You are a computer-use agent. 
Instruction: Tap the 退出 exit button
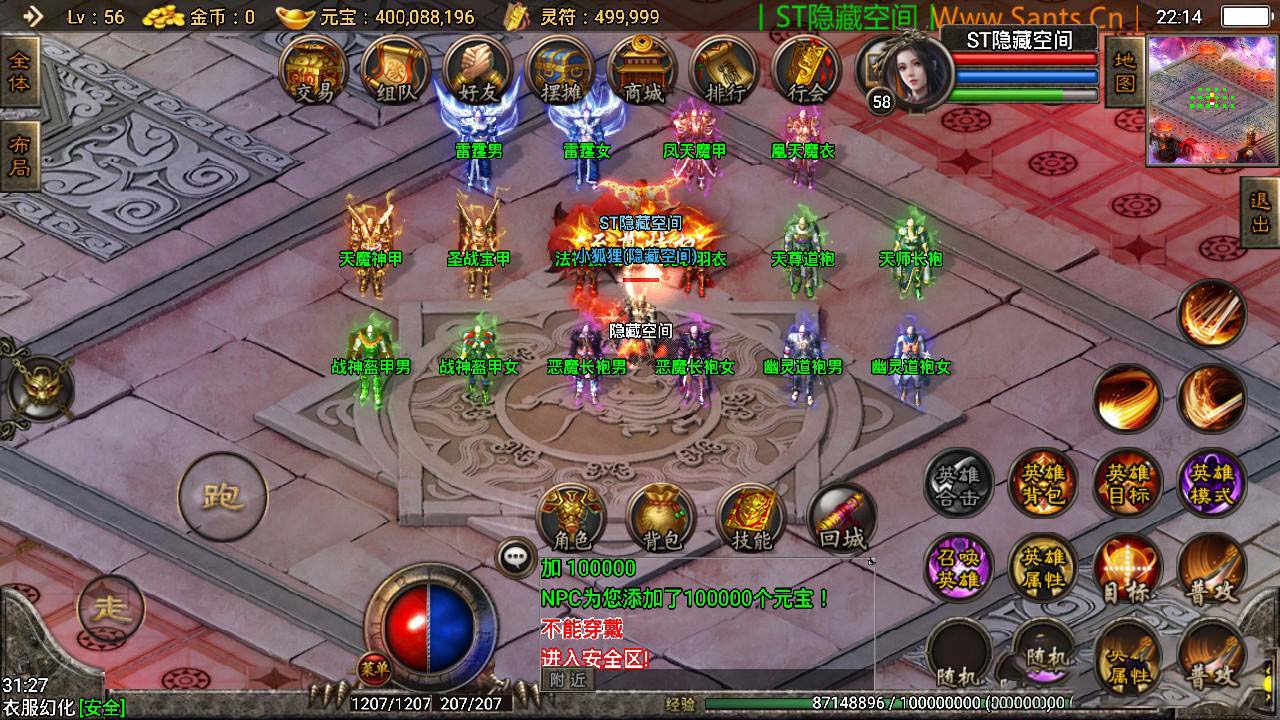pyautogui.click(x=1260, y=212)
